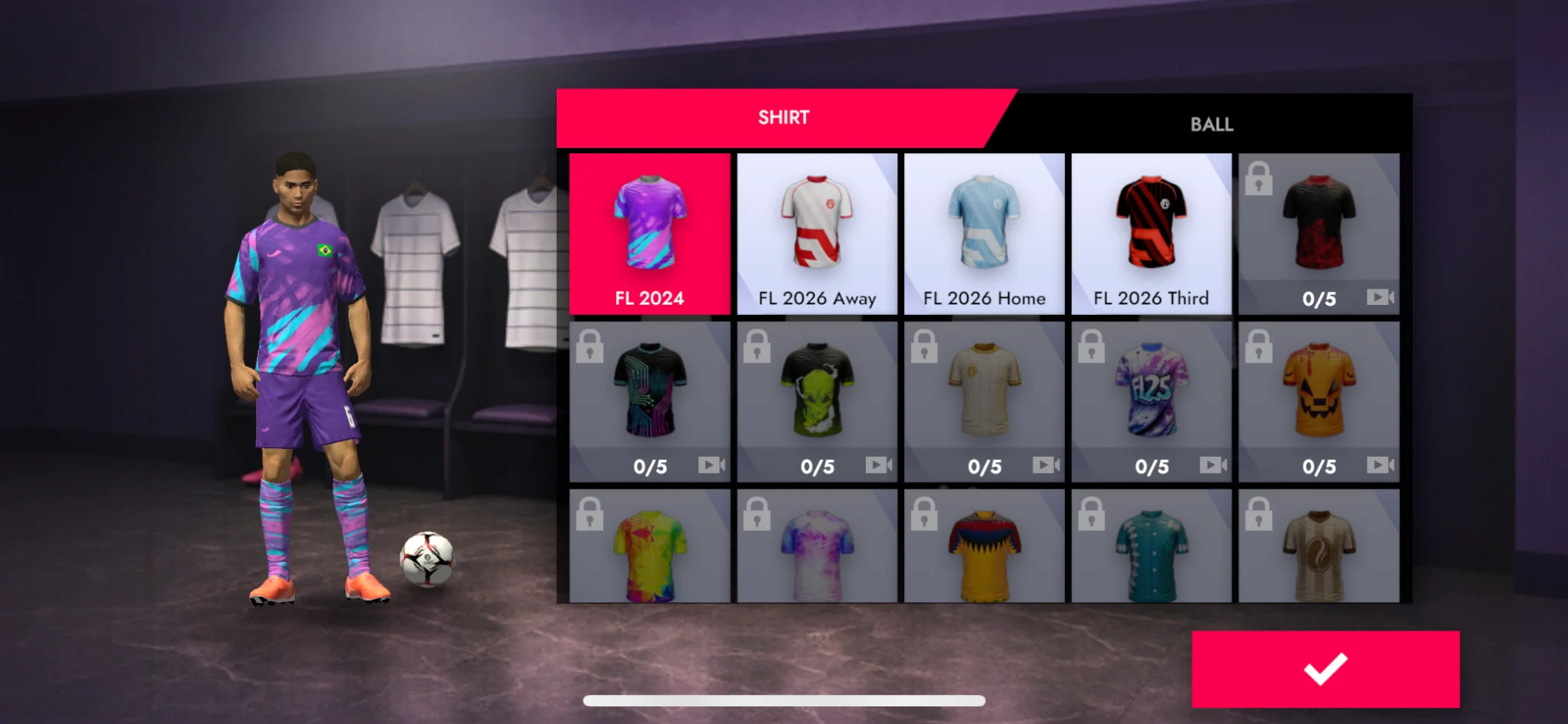Switch to the BALL tab
The height and width of the screenshot is (724, 1568).
[x=1212, y=123]
